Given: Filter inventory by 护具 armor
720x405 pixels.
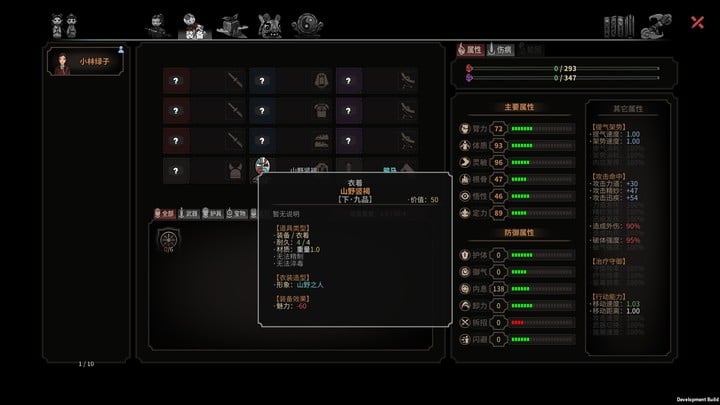Looking at the screenshot, I should click(212, 213).
